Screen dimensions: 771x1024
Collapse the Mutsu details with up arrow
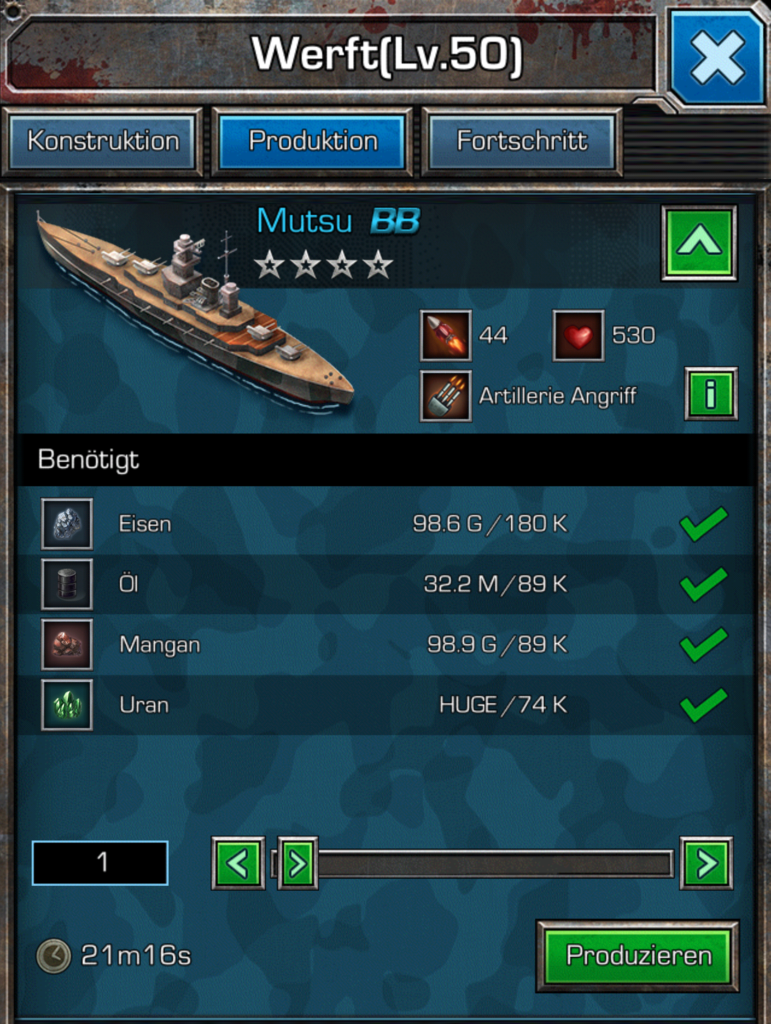tap(699, 243)
